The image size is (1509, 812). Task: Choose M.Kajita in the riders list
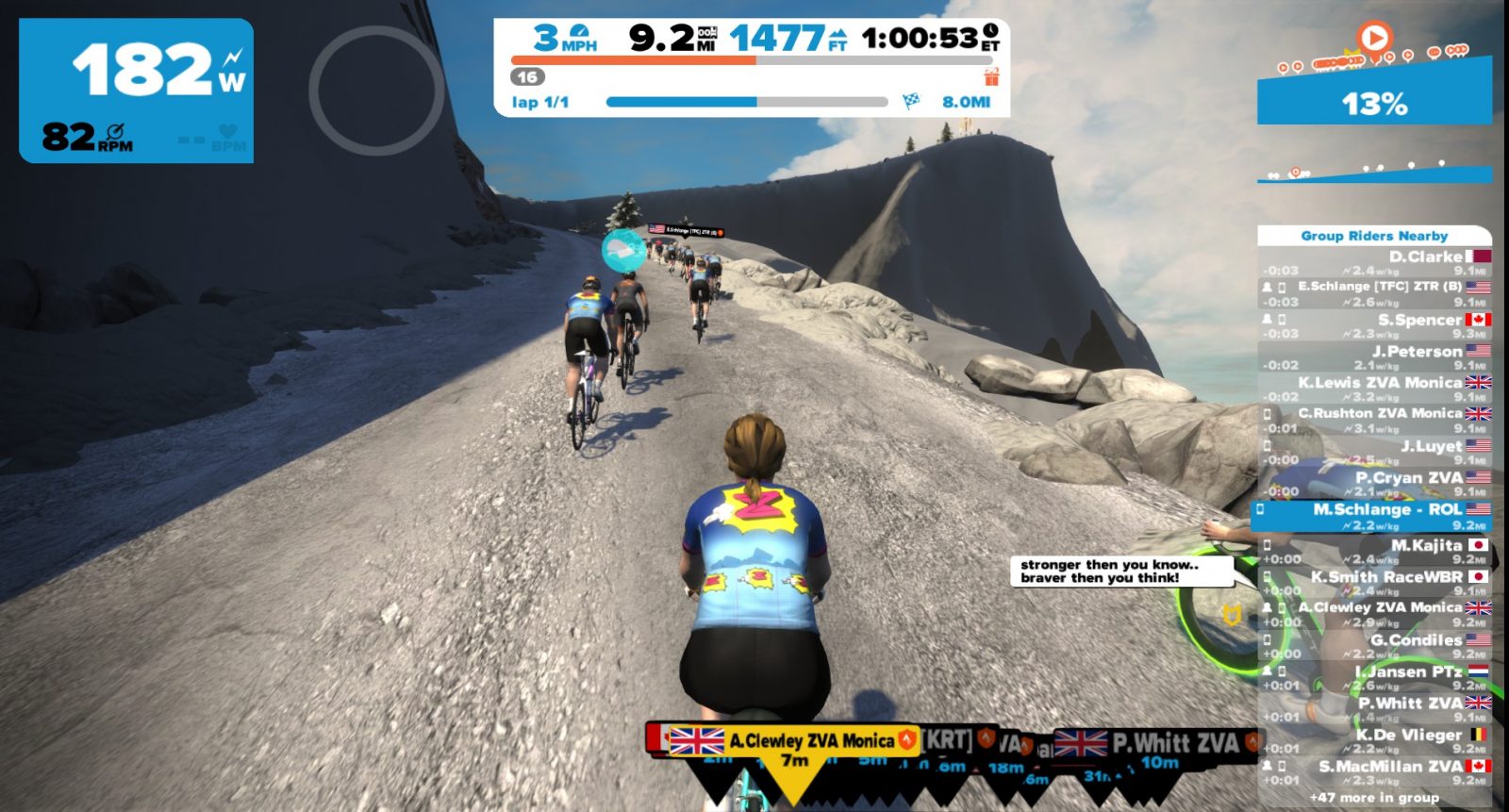tap(1375, 551)
